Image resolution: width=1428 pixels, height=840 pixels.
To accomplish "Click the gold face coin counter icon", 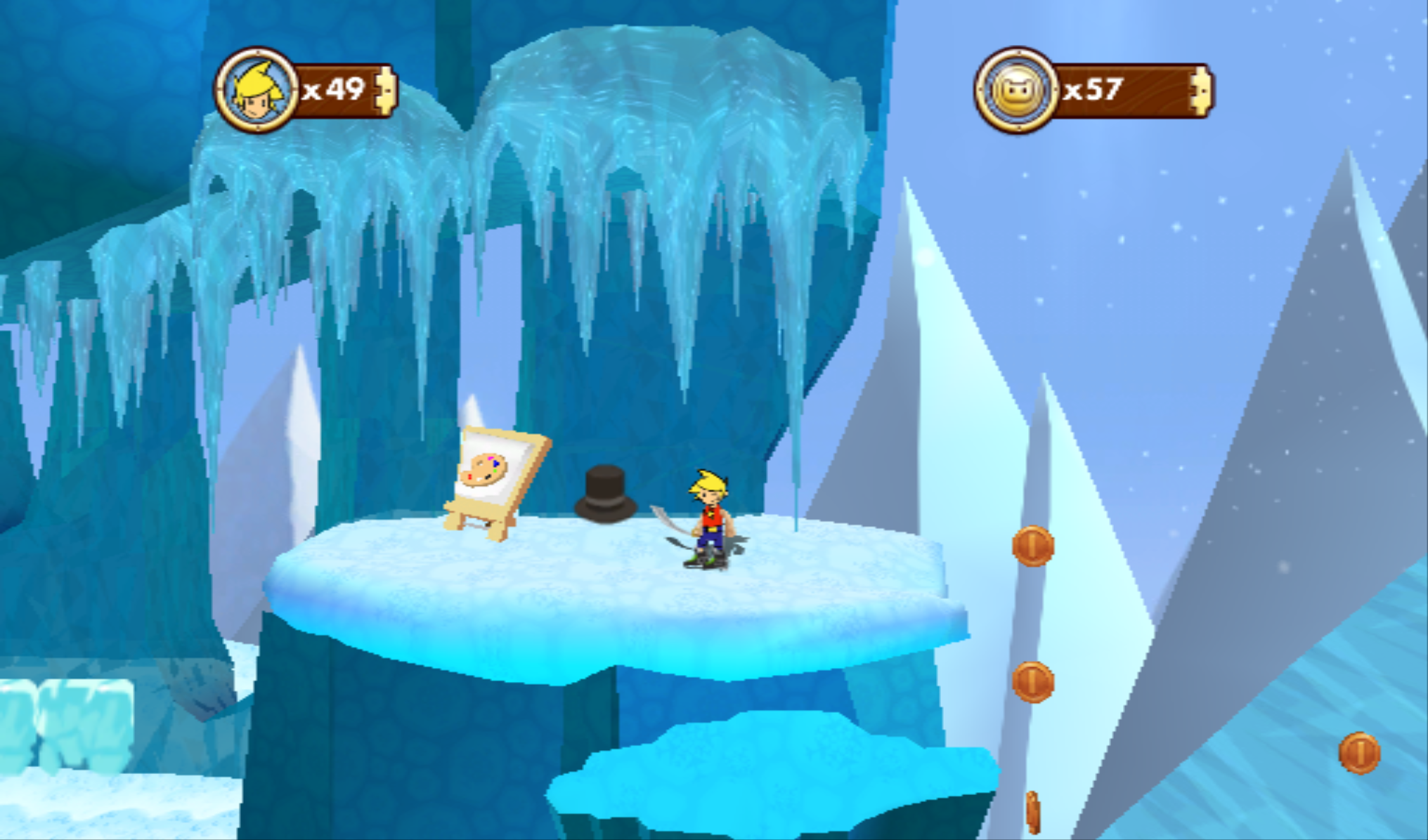I will (x=1015, y=91).
